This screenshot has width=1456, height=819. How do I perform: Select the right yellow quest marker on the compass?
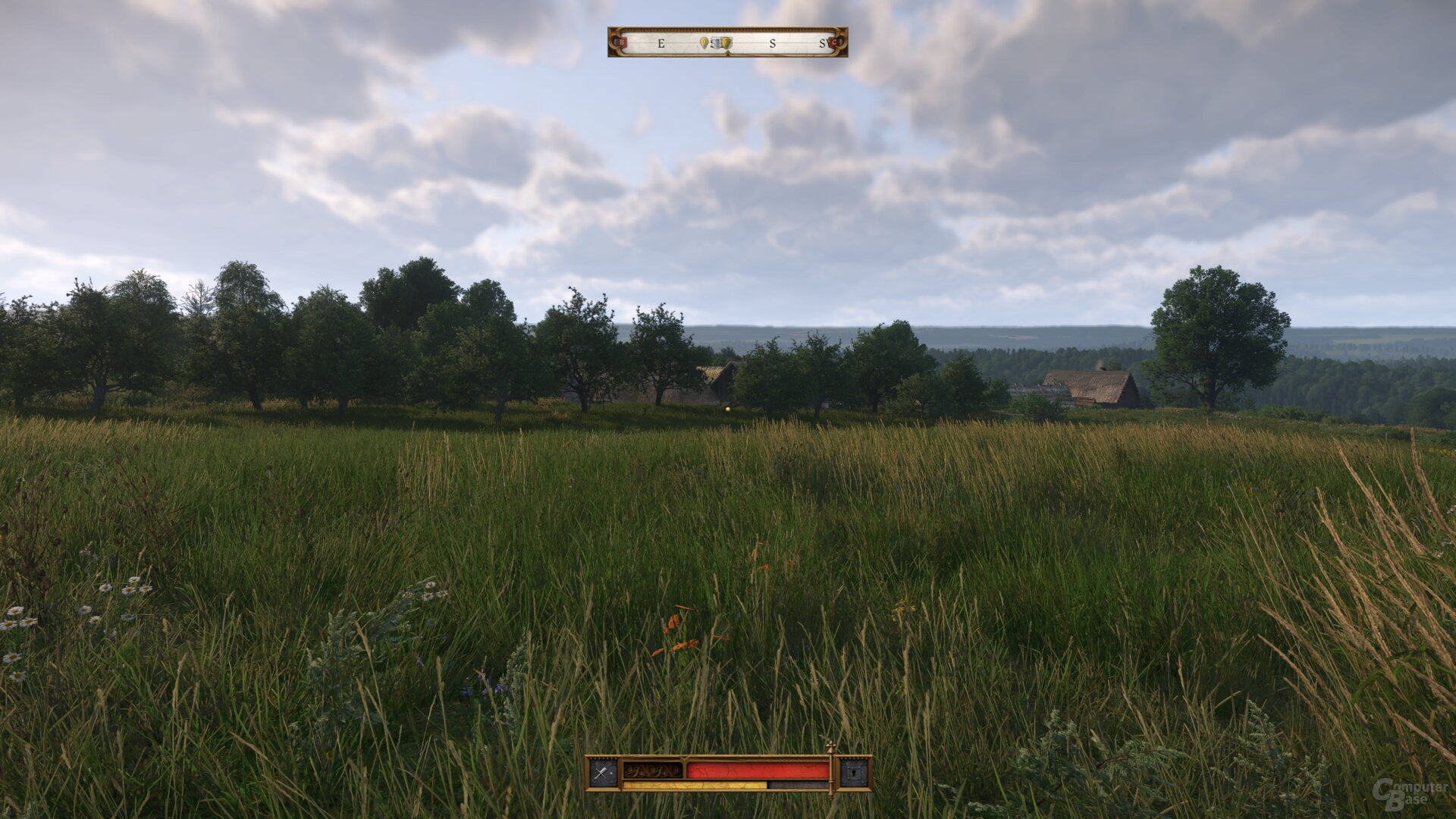click(x=727, y=43)
